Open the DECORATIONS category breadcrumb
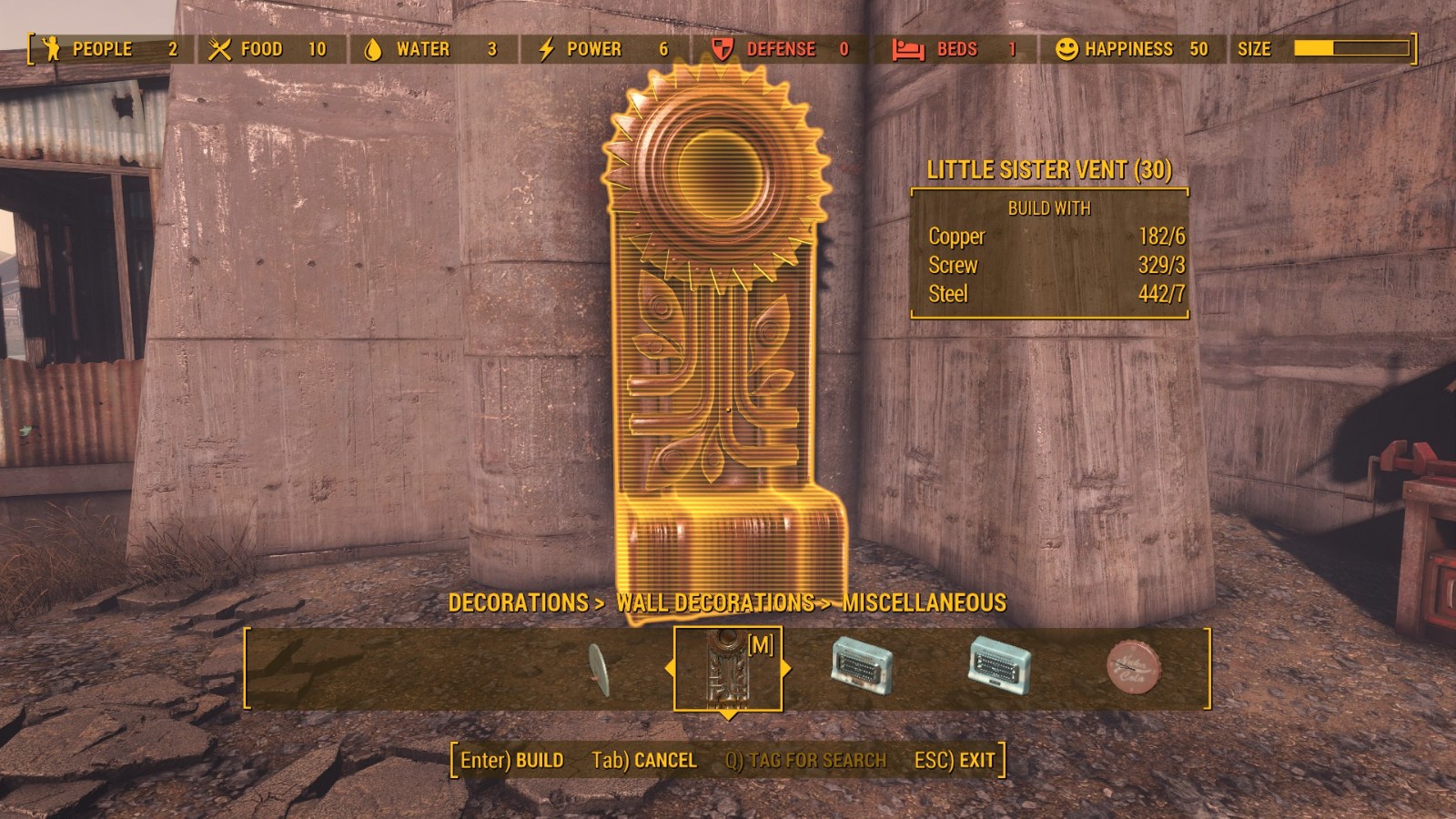The height and width of the screenshot is (819, 1456). 520,602
